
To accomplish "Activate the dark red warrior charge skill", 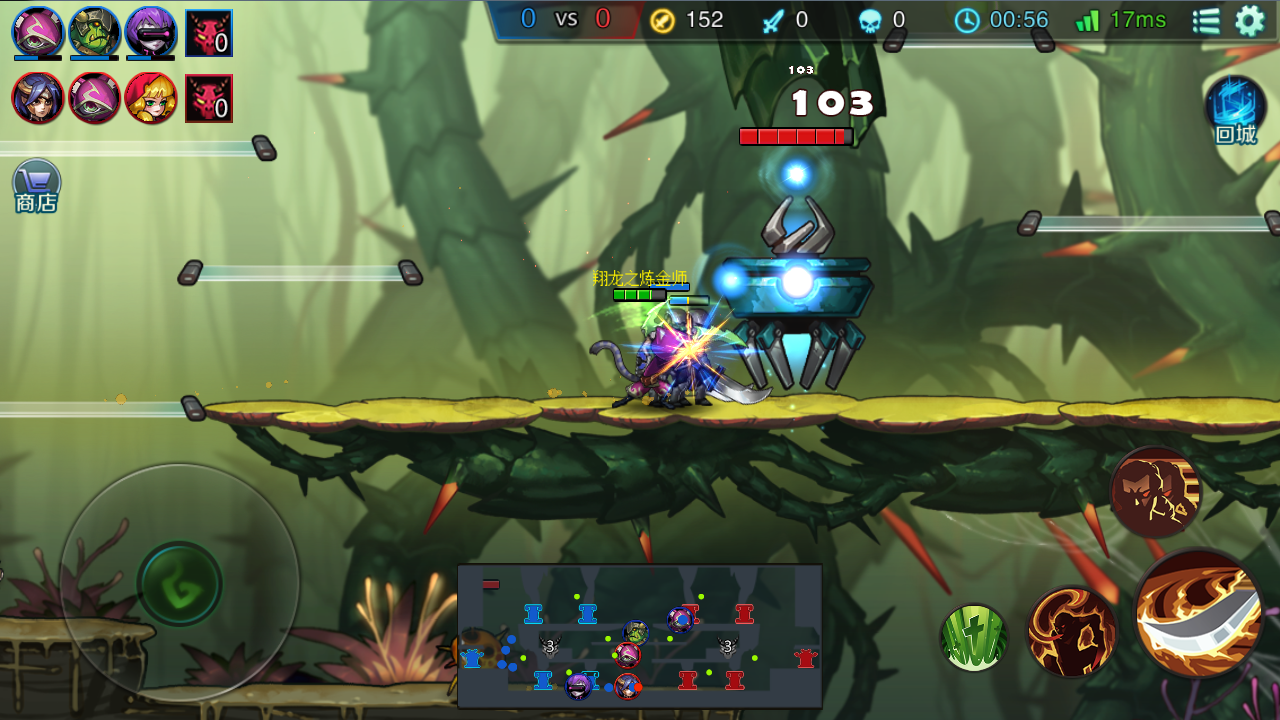I will 1155,492.
